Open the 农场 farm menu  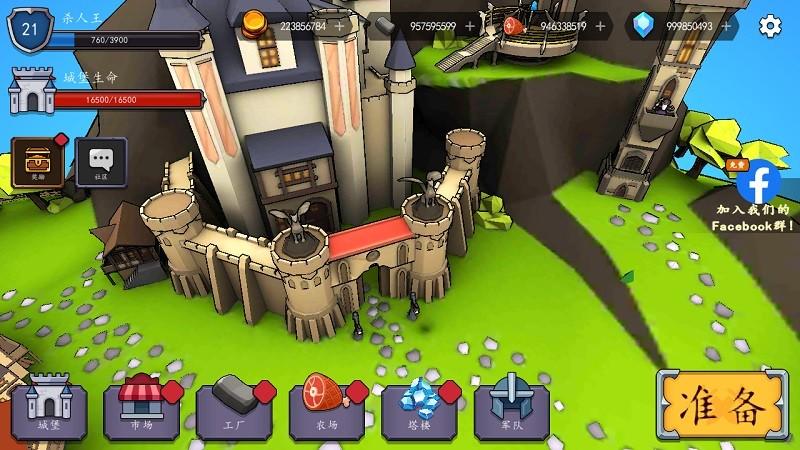[327, 406]
